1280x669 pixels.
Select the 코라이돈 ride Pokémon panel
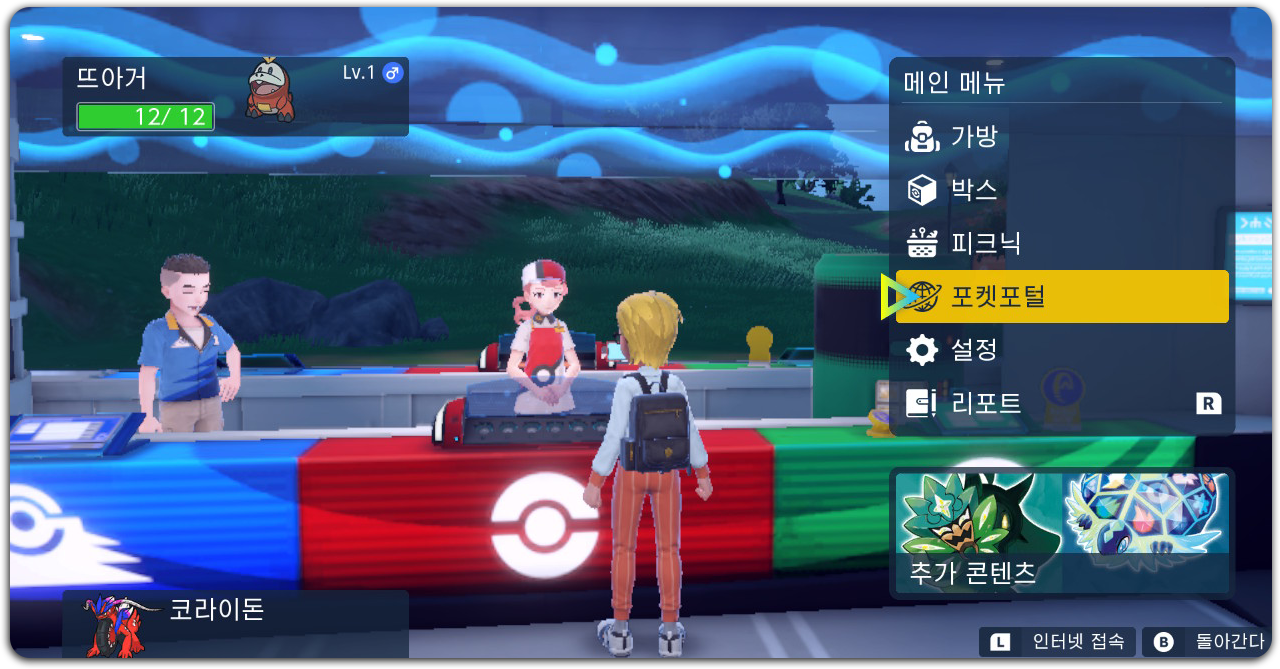236,622
